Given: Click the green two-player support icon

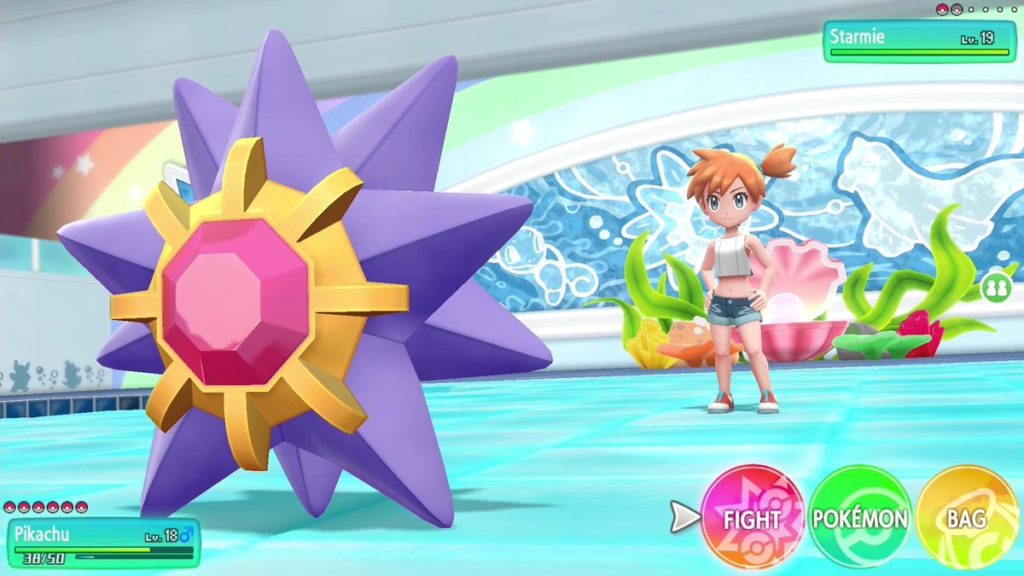Looking at the screenshot, I should point(994,288).
